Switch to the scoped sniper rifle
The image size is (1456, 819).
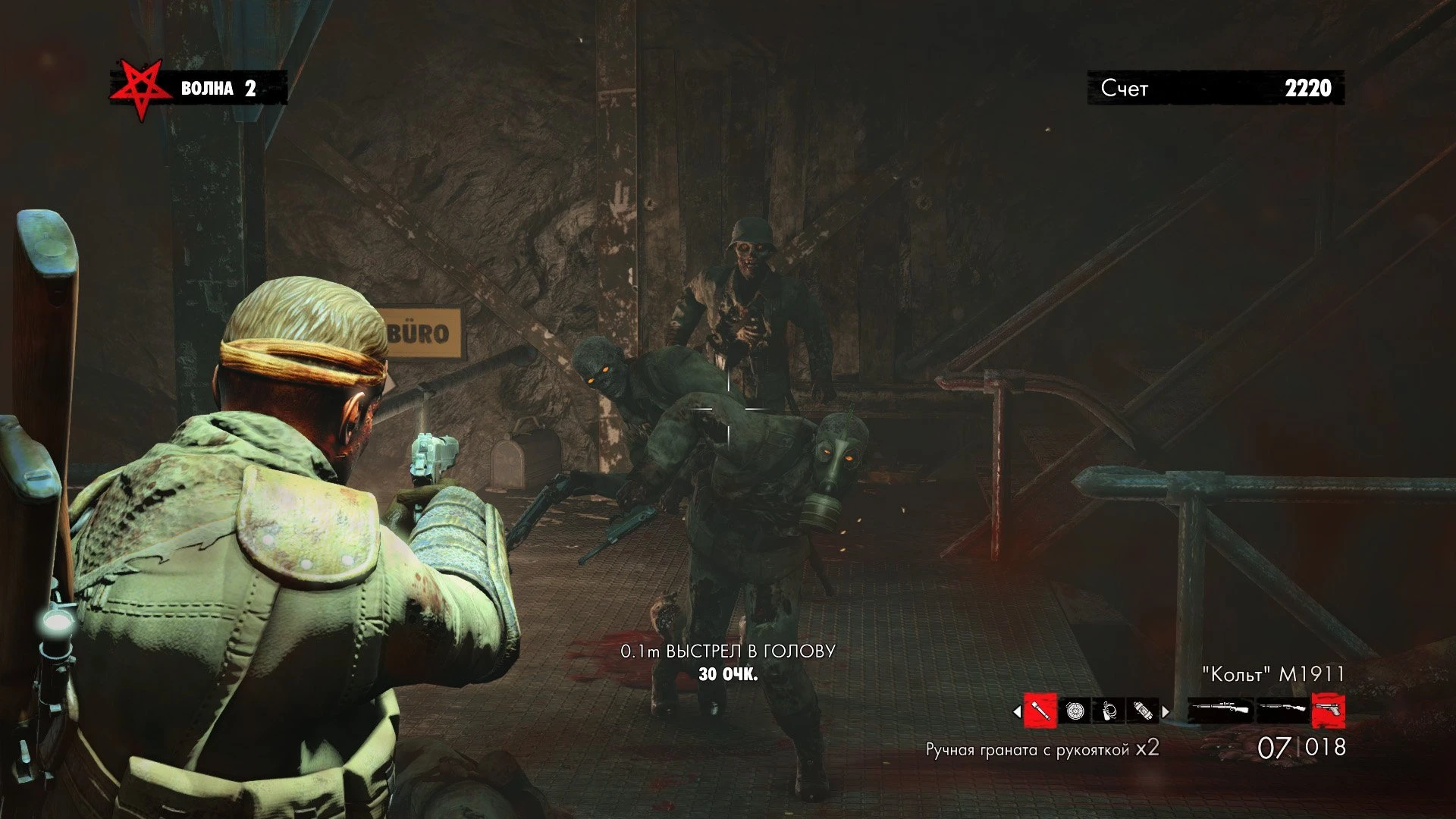tap(1220, 711)
